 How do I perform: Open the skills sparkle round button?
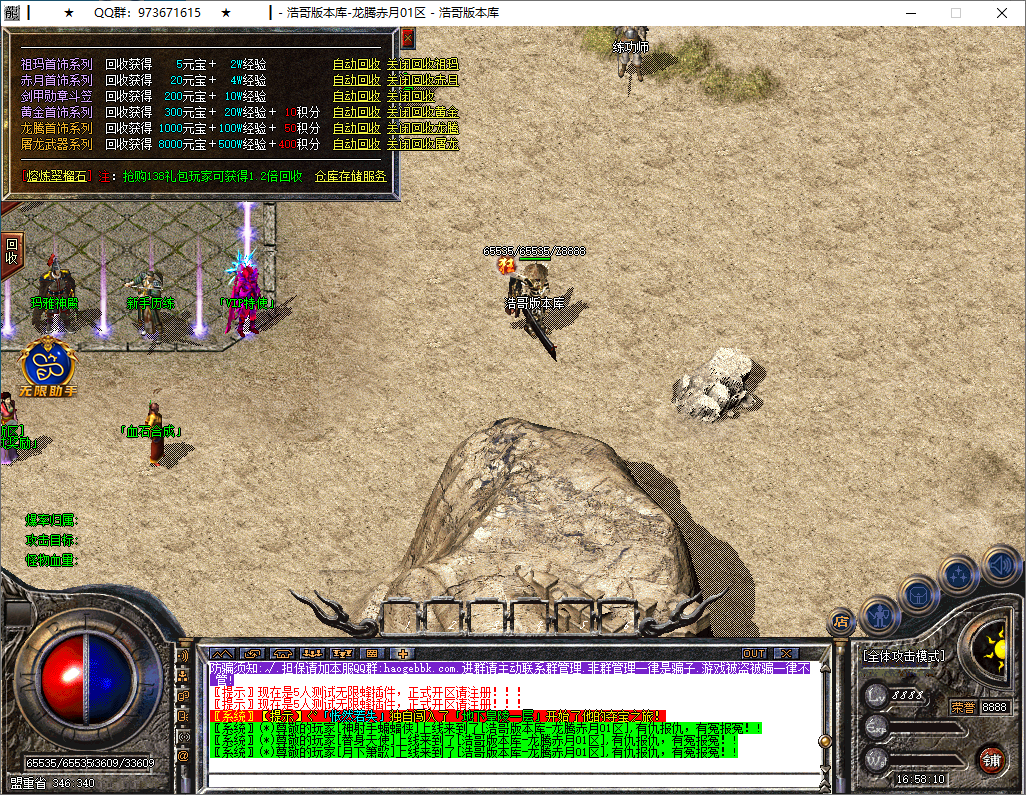pyautogui.click(x=958, y=575)
